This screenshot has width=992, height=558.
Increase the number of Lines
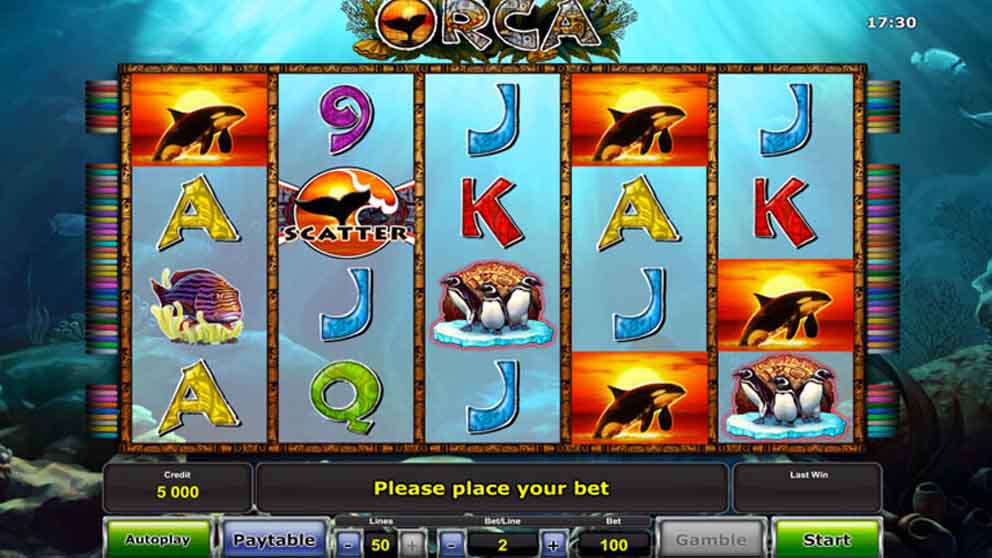coord(413,545)
